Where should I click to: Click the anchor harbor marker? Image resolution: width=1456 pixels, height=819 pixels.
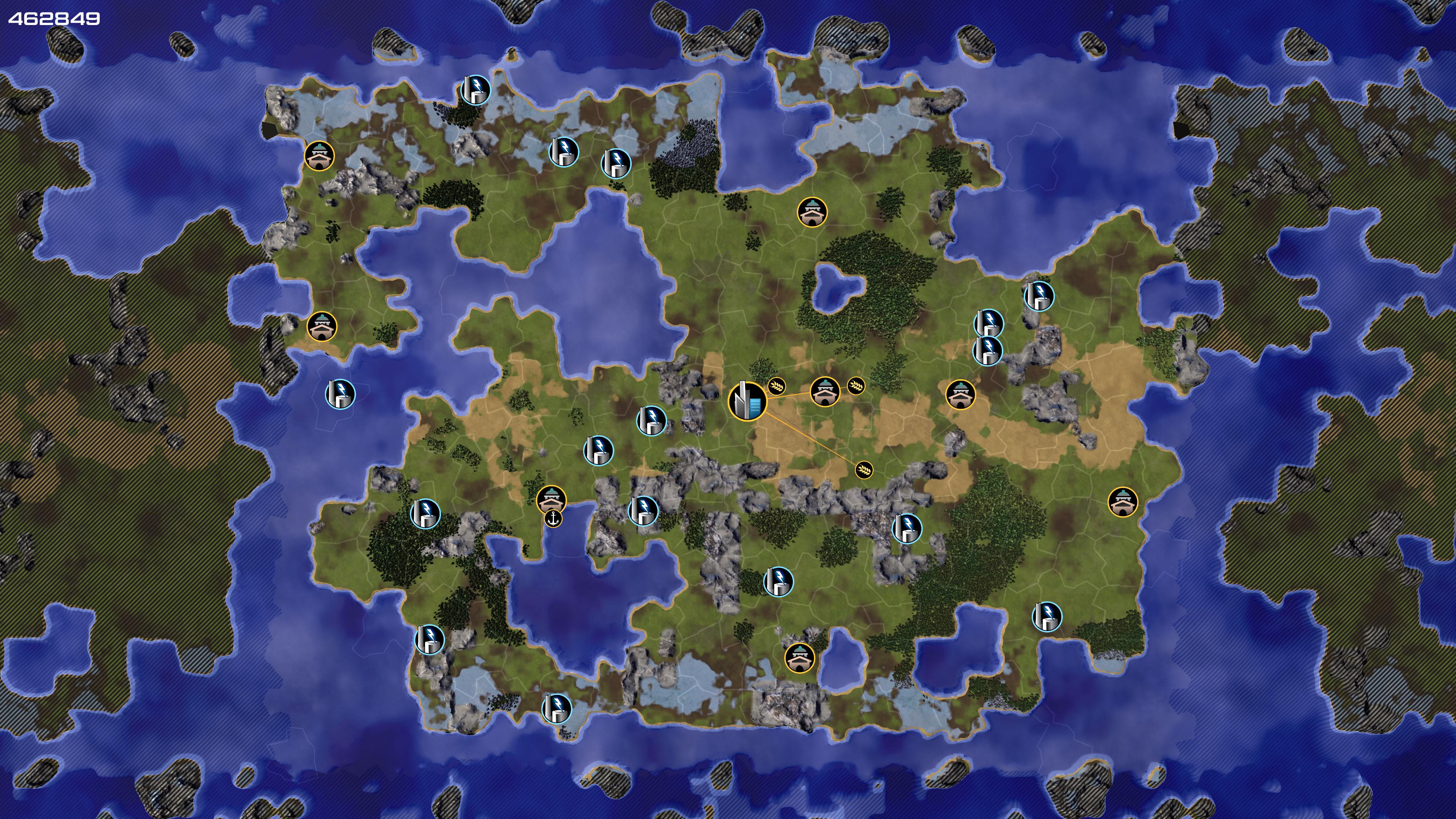click(x=553, y=518)
